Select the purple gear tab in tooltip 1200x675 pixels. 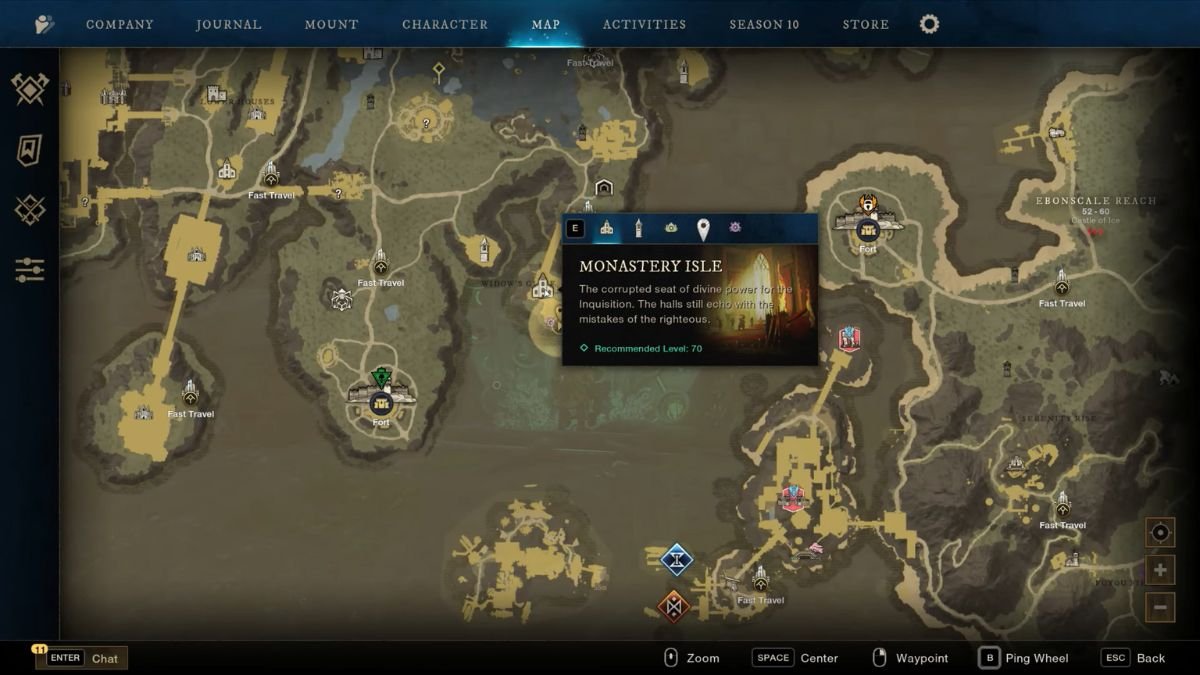tap(735, 228)
